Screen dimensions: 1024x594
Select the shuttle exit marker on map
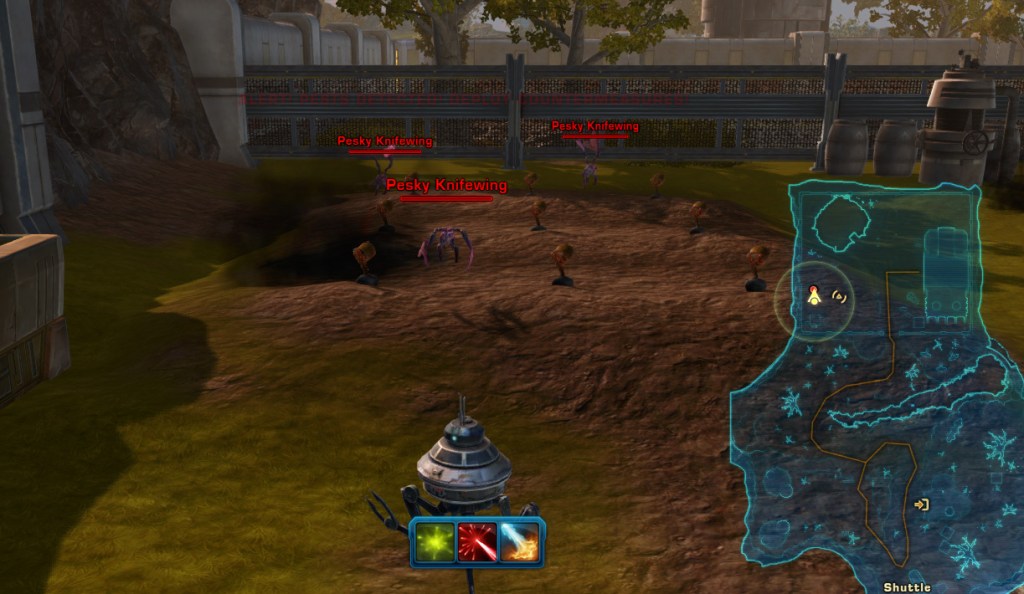(x=922, y=505)
